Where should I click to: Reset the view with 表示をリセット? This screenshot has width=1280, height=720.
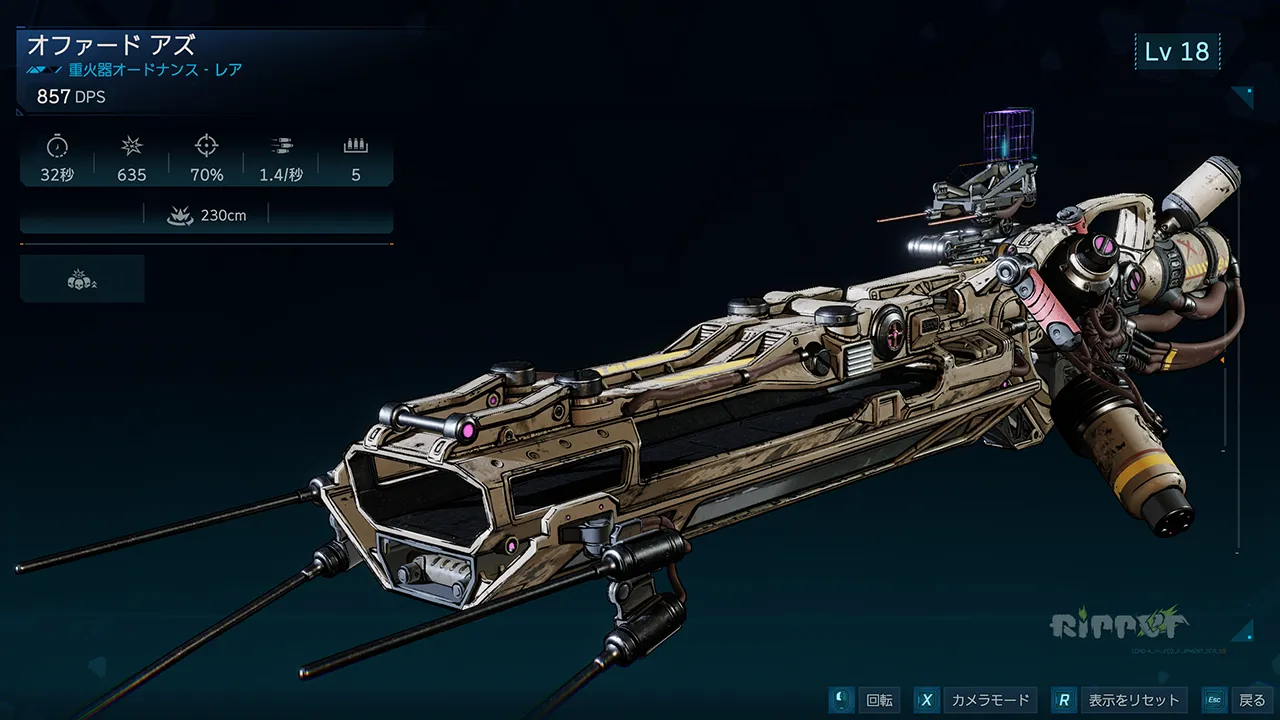1121,700
